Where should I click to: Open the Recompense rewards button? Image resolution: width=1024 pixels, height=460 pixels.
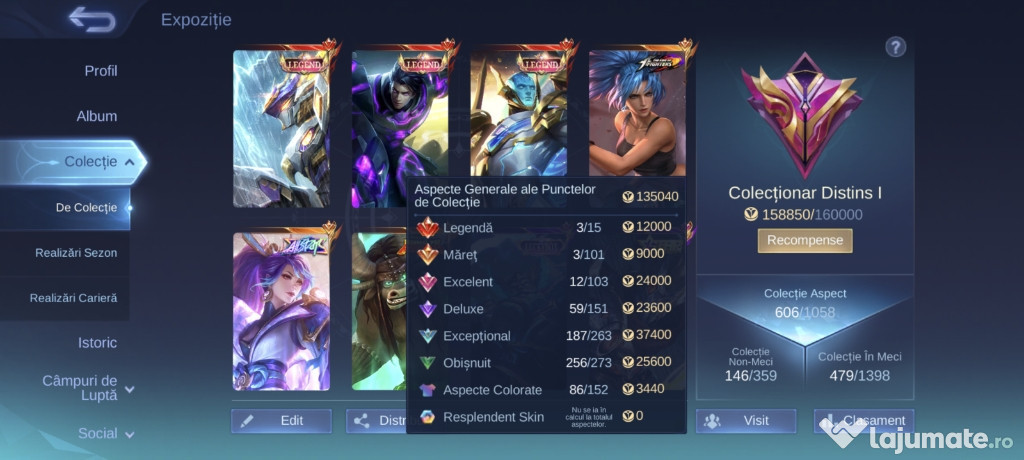(805, 240)
